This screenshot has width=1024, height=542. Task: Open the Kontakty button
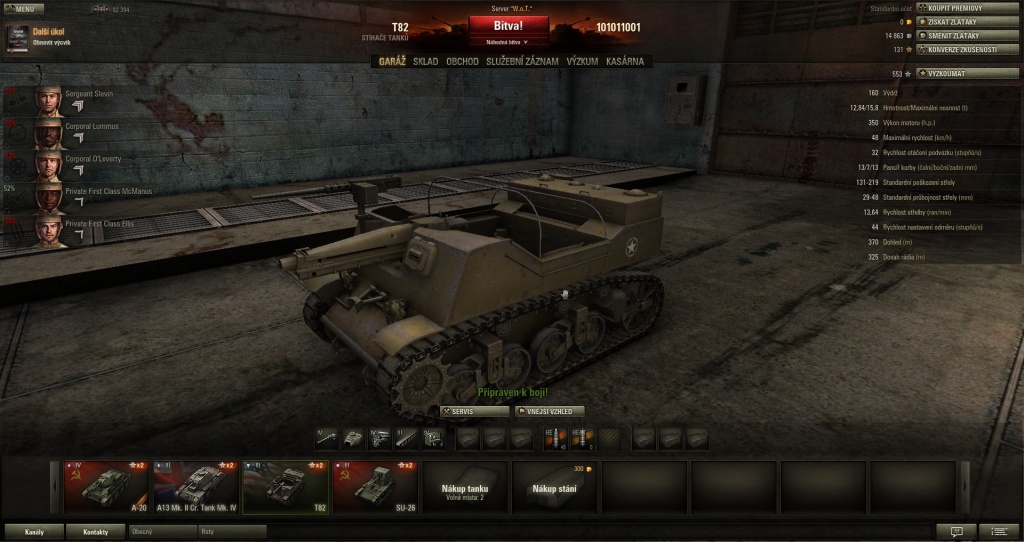(x=96, y=531)
